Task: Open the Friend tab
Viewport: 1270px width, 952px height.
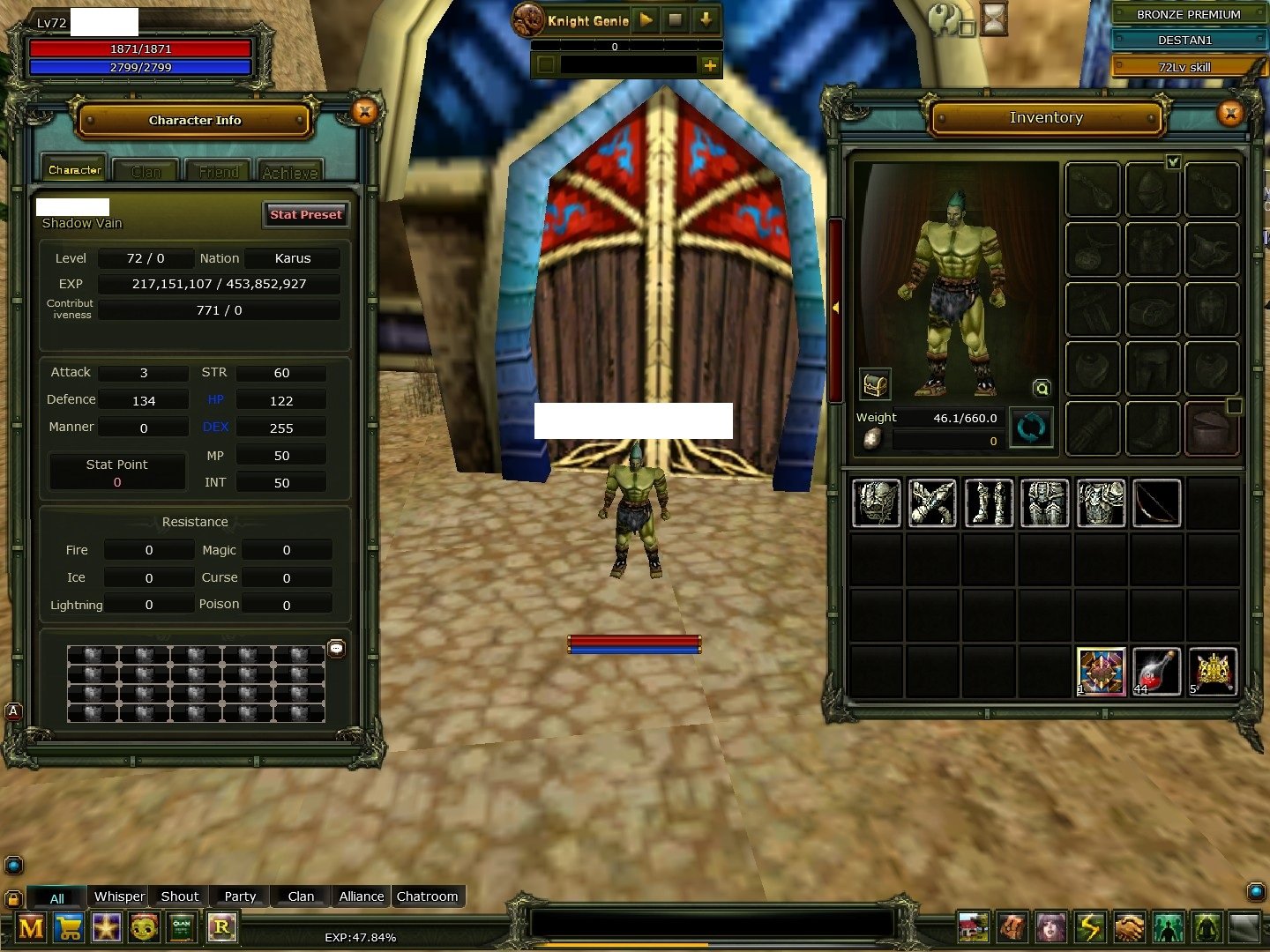Action: [219, 171]
